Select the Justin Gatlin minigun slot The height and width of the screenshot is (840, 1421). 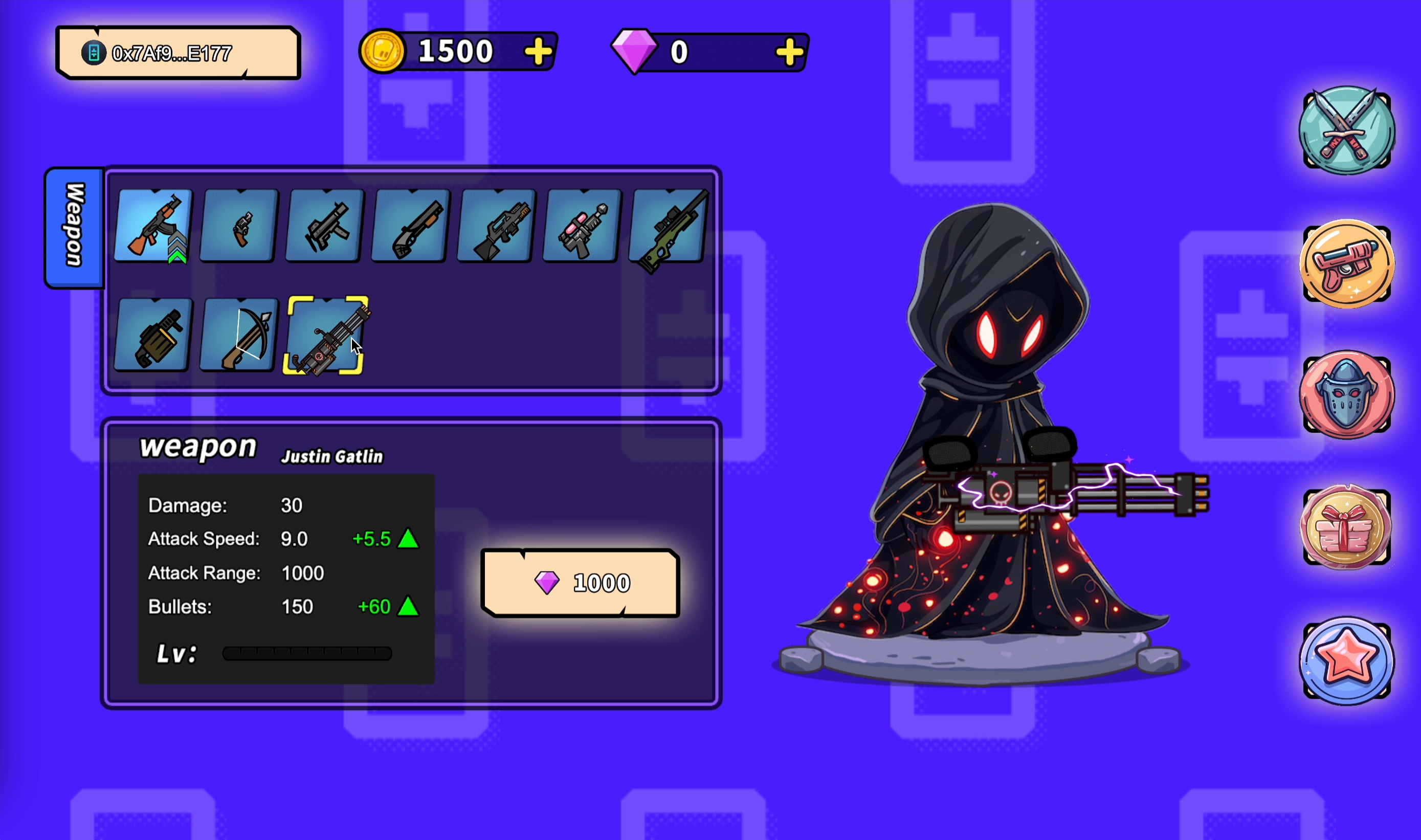click(325, 335)
